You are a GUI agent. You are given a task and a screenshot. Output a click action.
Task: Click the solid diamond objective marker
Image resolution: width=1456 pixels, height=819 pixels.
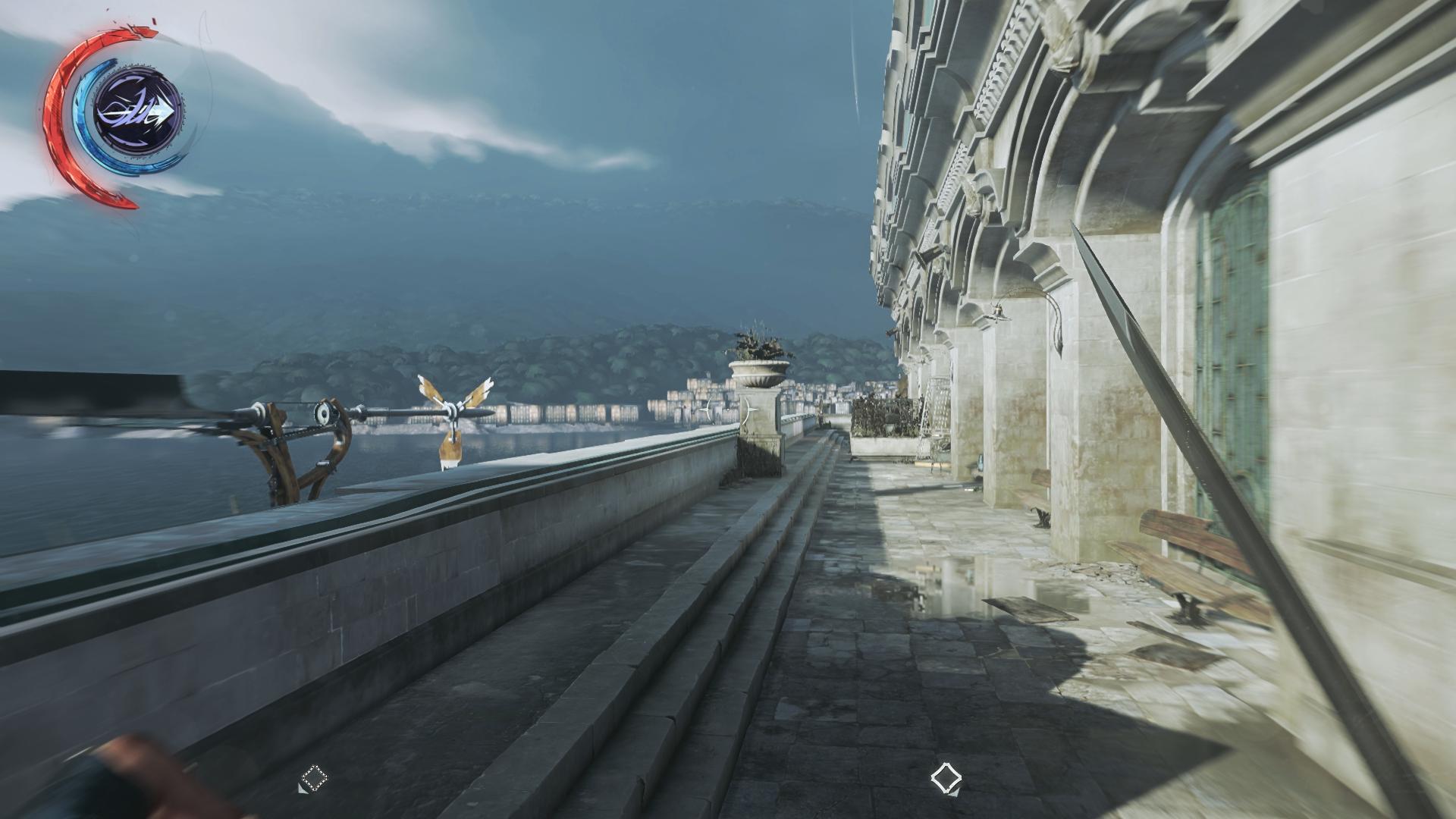(x=946, y=778)
